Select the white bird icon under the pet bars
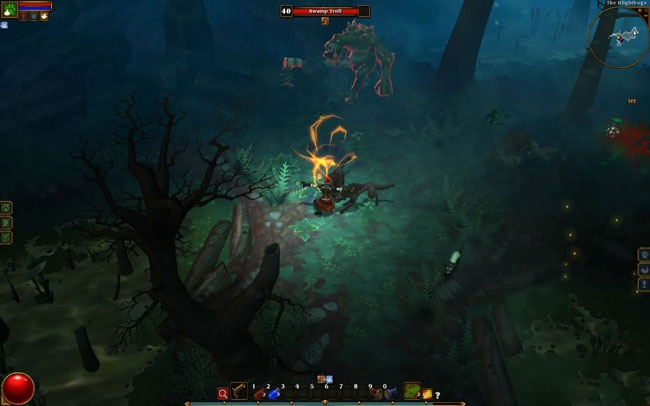650x406 pixels. 43,16
